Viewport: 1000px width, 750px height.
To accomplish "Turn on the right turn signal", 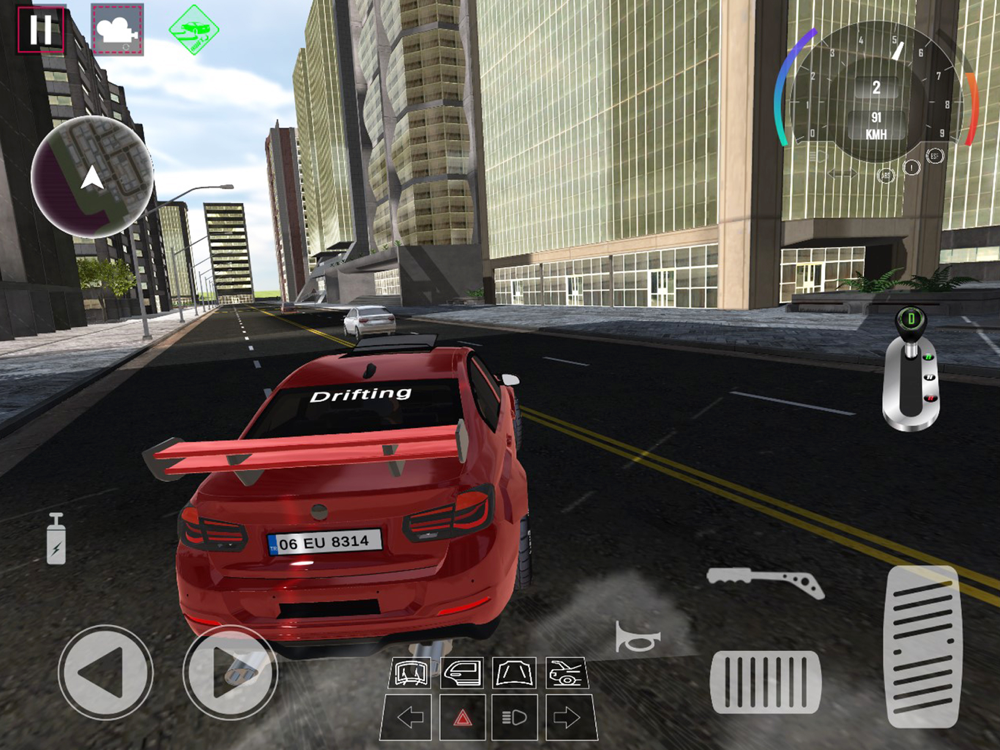I will (566, 717).
